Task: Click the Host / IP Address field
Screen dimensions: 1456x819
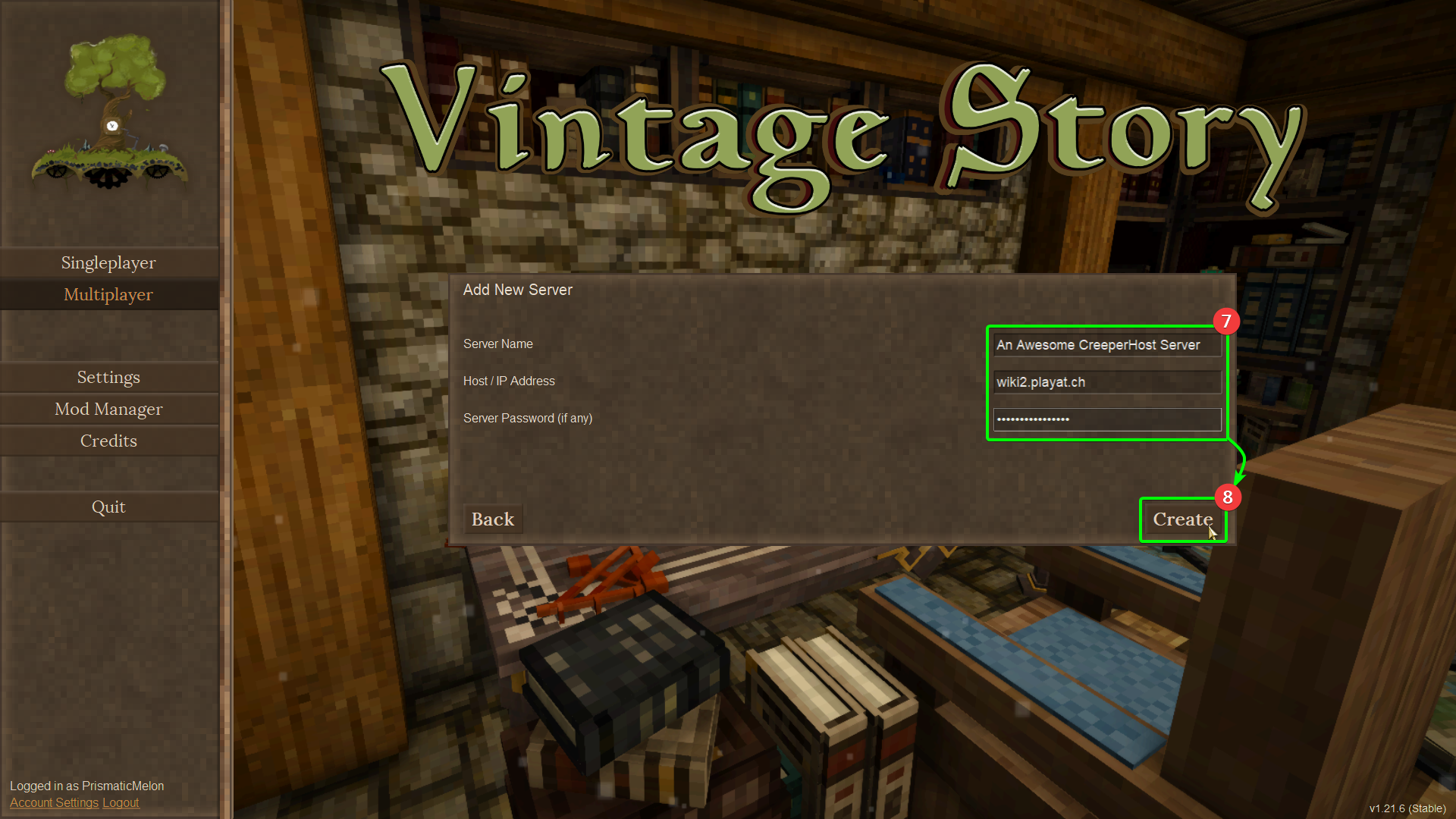Action: [x=1106, y=382]
